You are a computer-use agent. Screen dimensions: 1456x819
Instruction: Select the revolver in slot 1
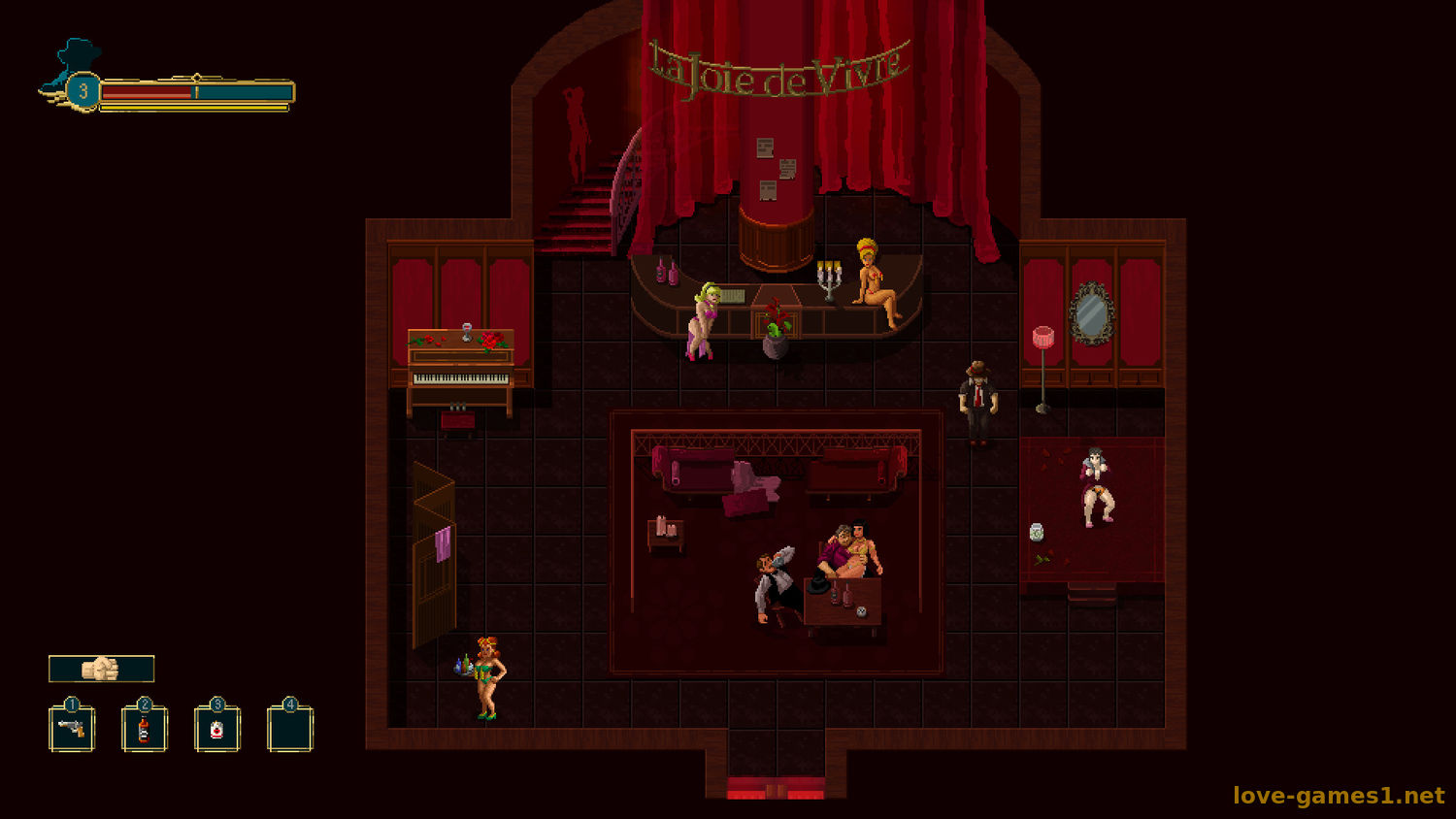(x=72, y=729)
